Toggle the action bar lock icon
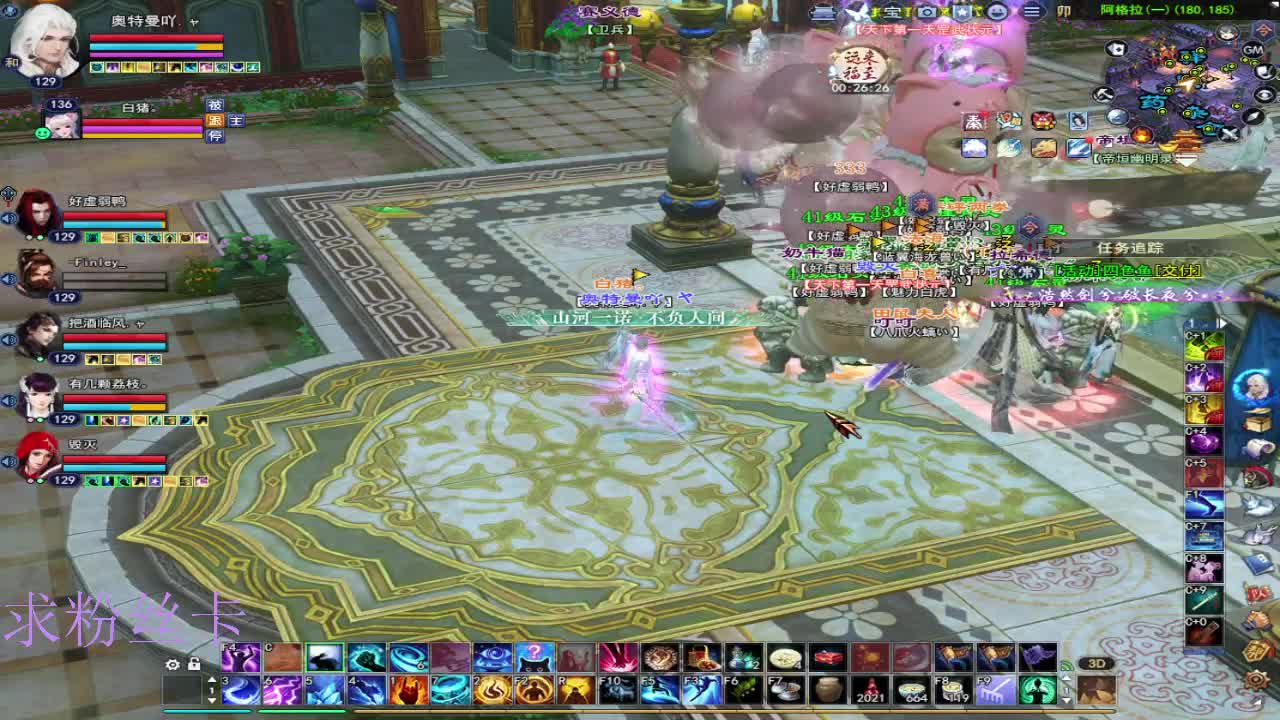The height and width of the screenshot is (720, 1280). [192, 663]
